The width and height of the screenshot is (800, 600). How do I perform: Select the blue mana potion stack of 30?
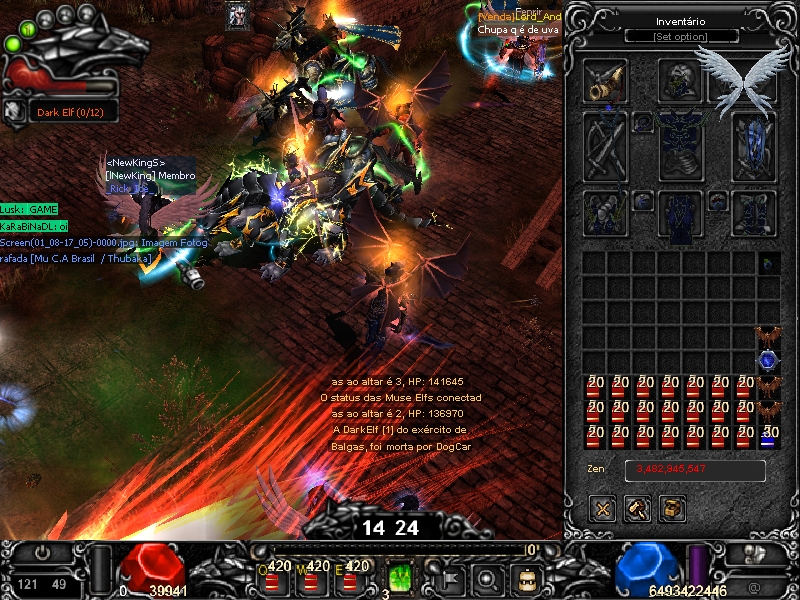(x=768, y=436)
